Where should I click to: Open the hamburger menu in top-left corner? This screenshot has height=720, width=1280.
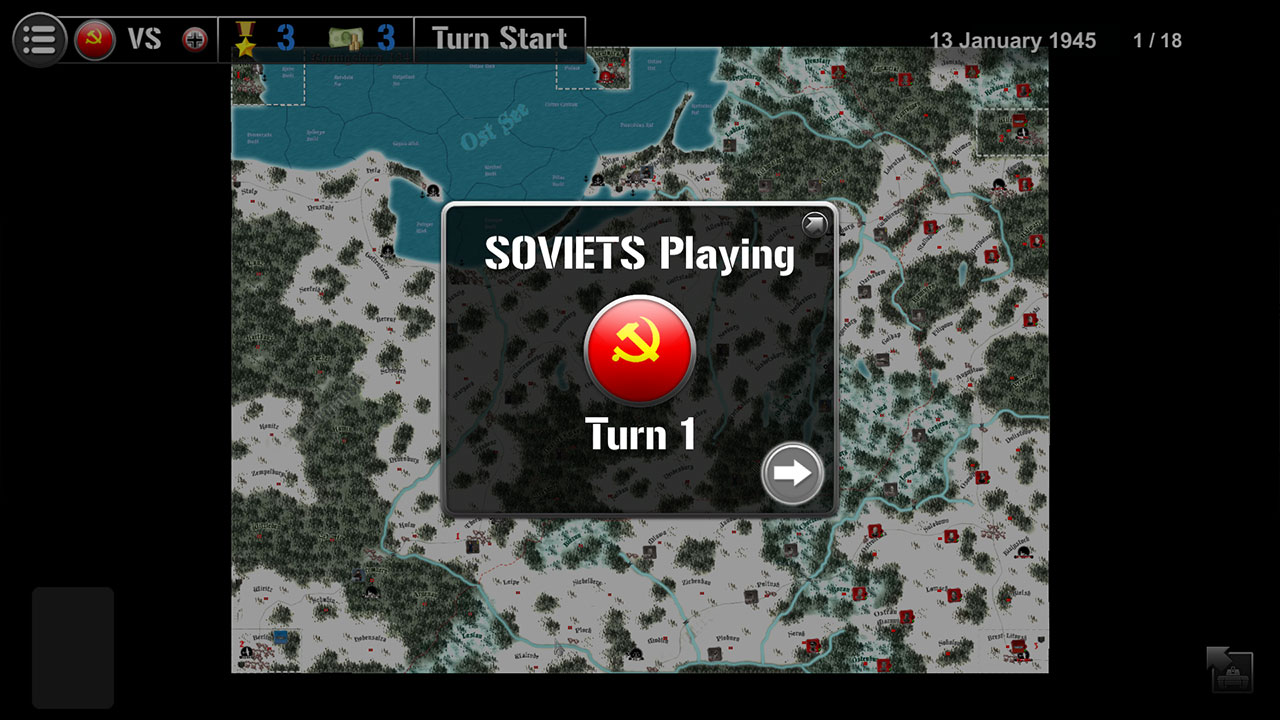coord(40,39)
